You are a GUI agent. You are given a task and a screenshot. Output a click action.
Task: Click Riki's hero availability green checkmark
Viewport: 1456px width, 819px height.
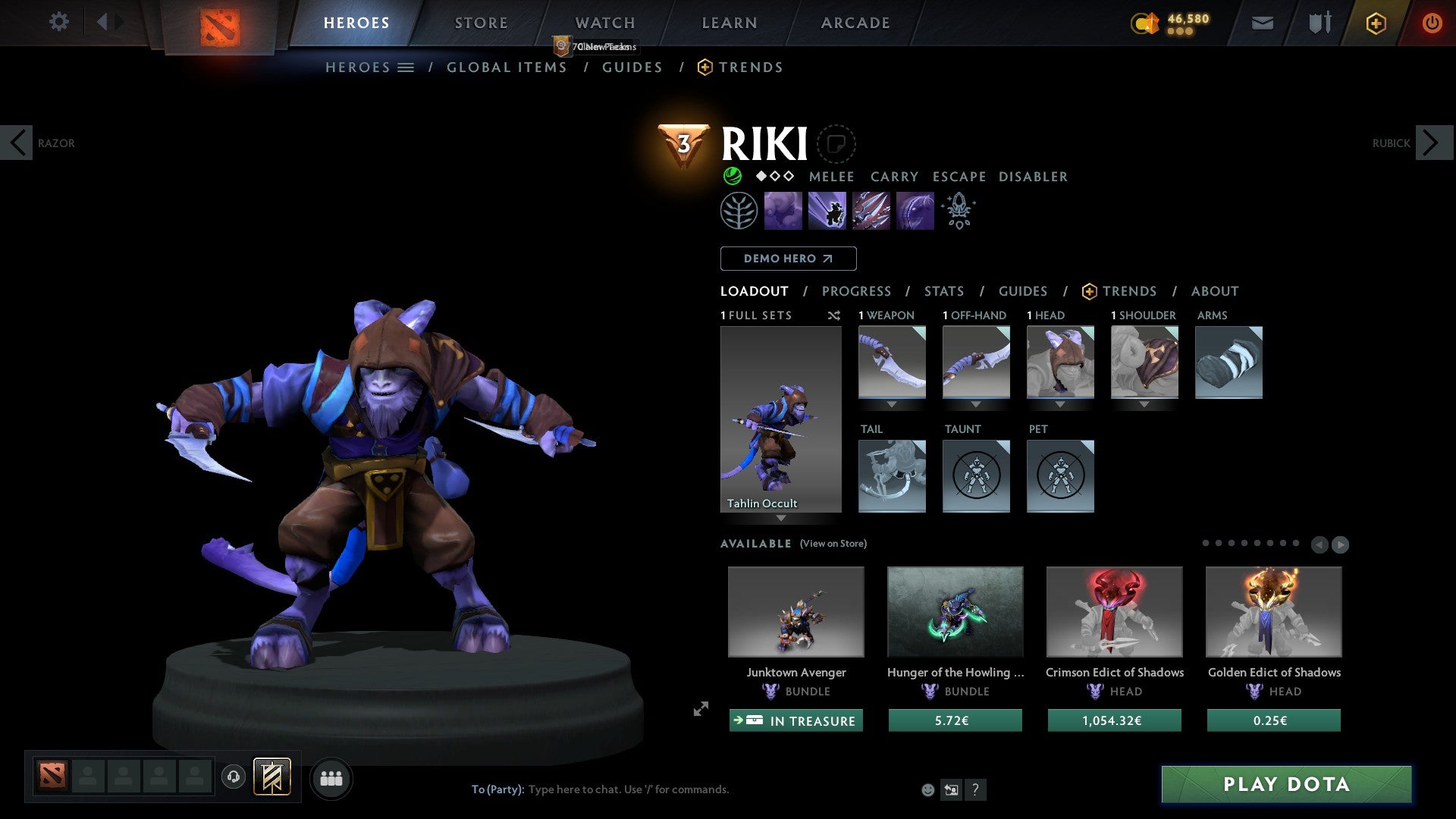click(732, 177)
